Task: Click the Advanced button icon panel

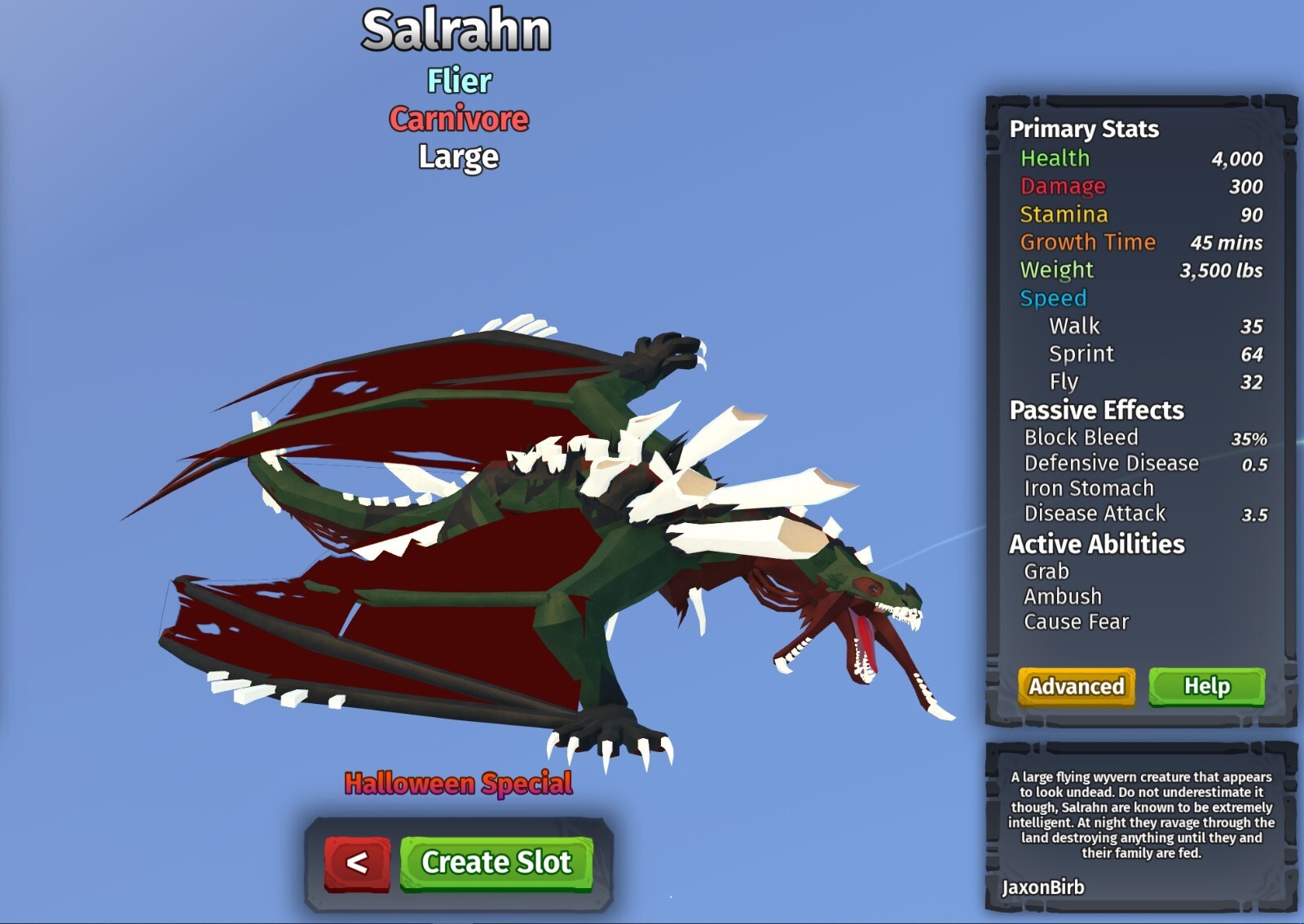Action: 1076,686
